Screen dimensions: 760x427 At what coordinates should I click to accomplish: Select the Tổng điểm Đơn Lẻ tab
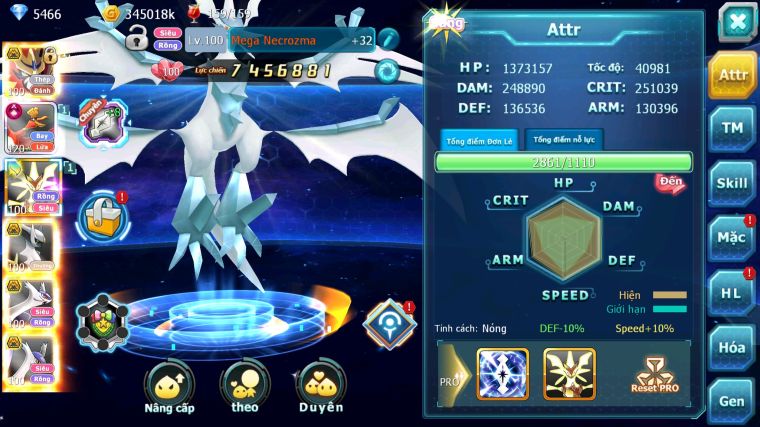[x=480, y=140]
